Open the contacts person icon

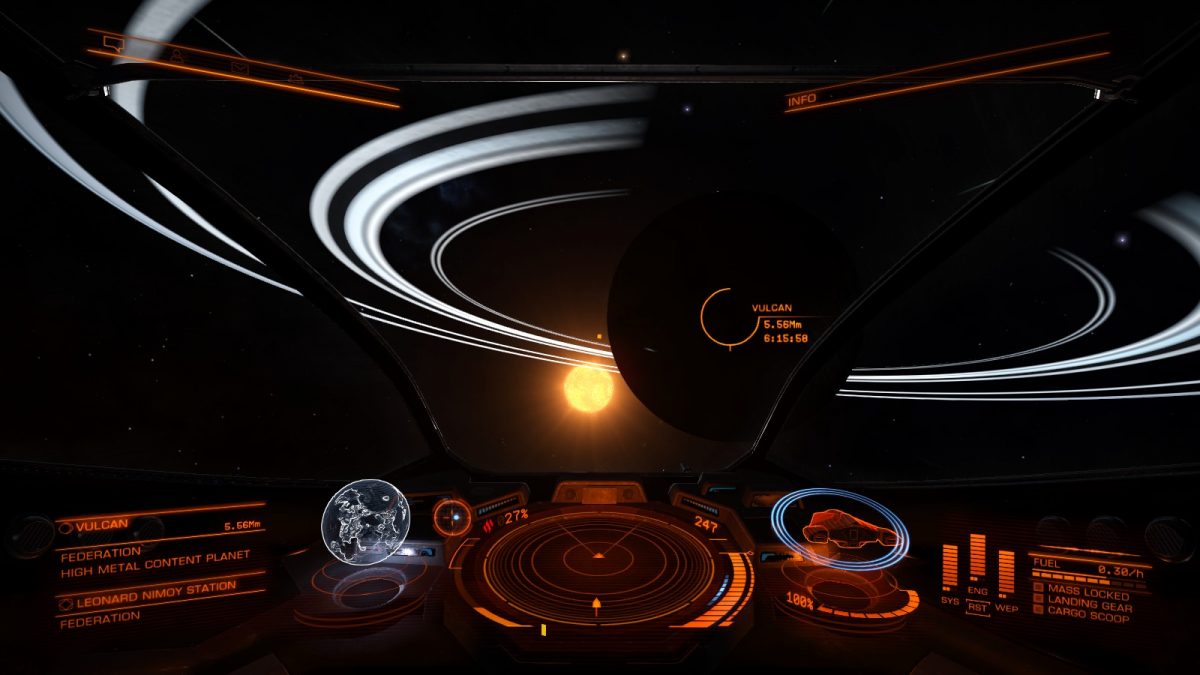point(176,54)
